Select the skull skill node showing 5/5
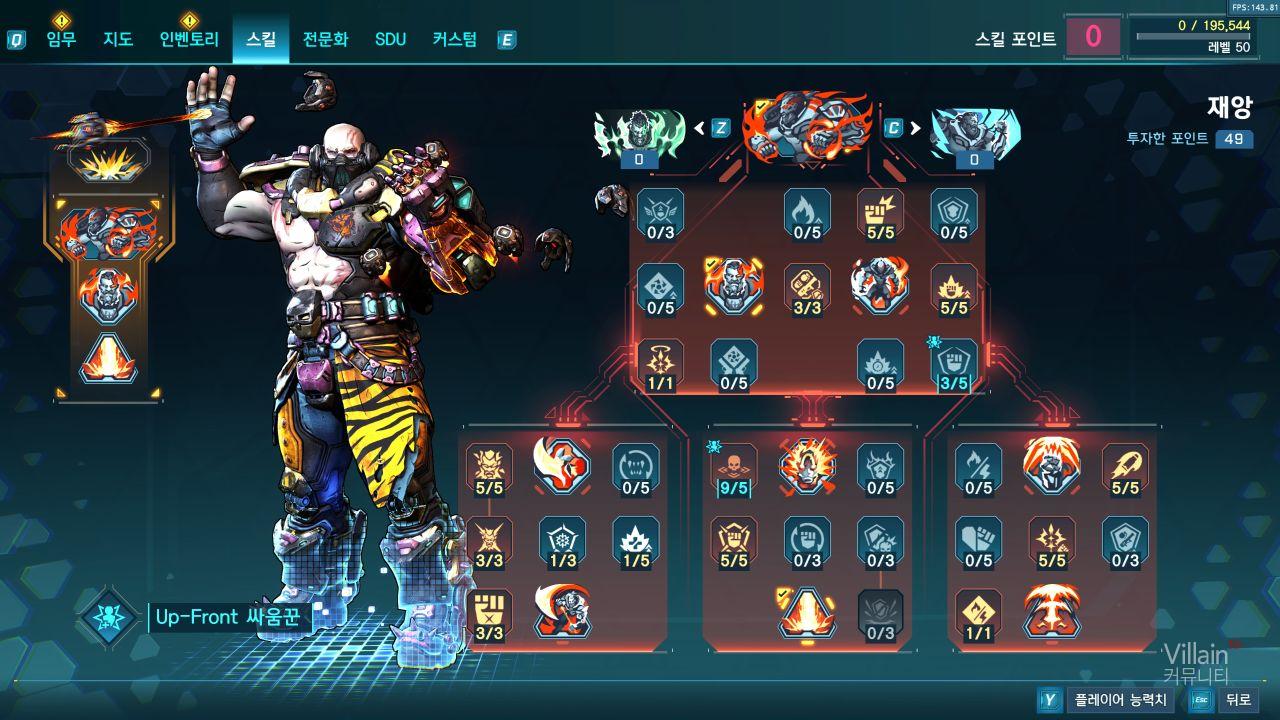 [489, 469]
